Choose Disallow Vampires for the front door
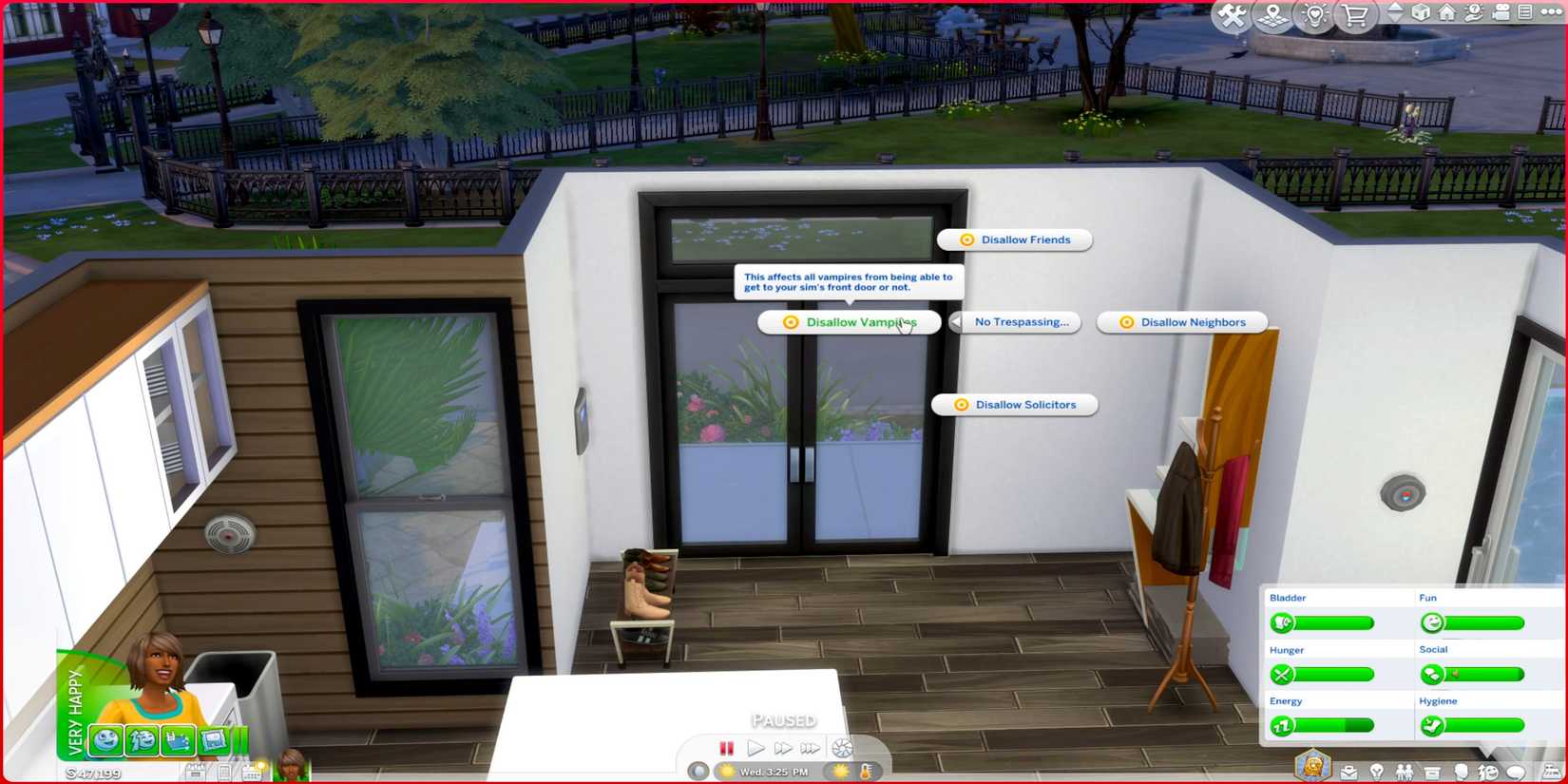 point(849,322)
